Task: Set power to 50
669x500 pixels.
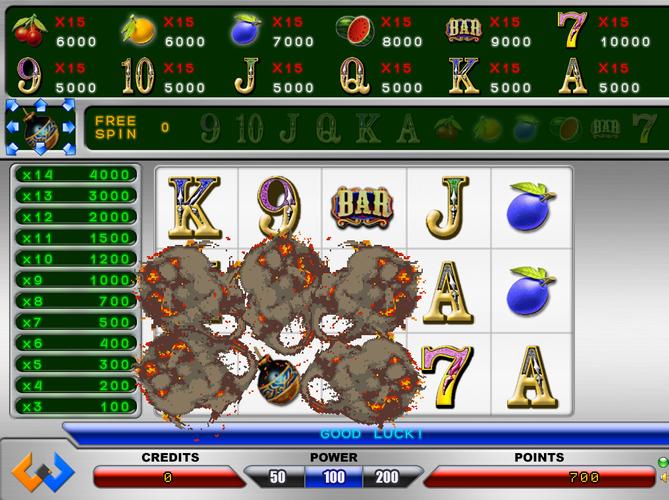Action: point(277,477)
